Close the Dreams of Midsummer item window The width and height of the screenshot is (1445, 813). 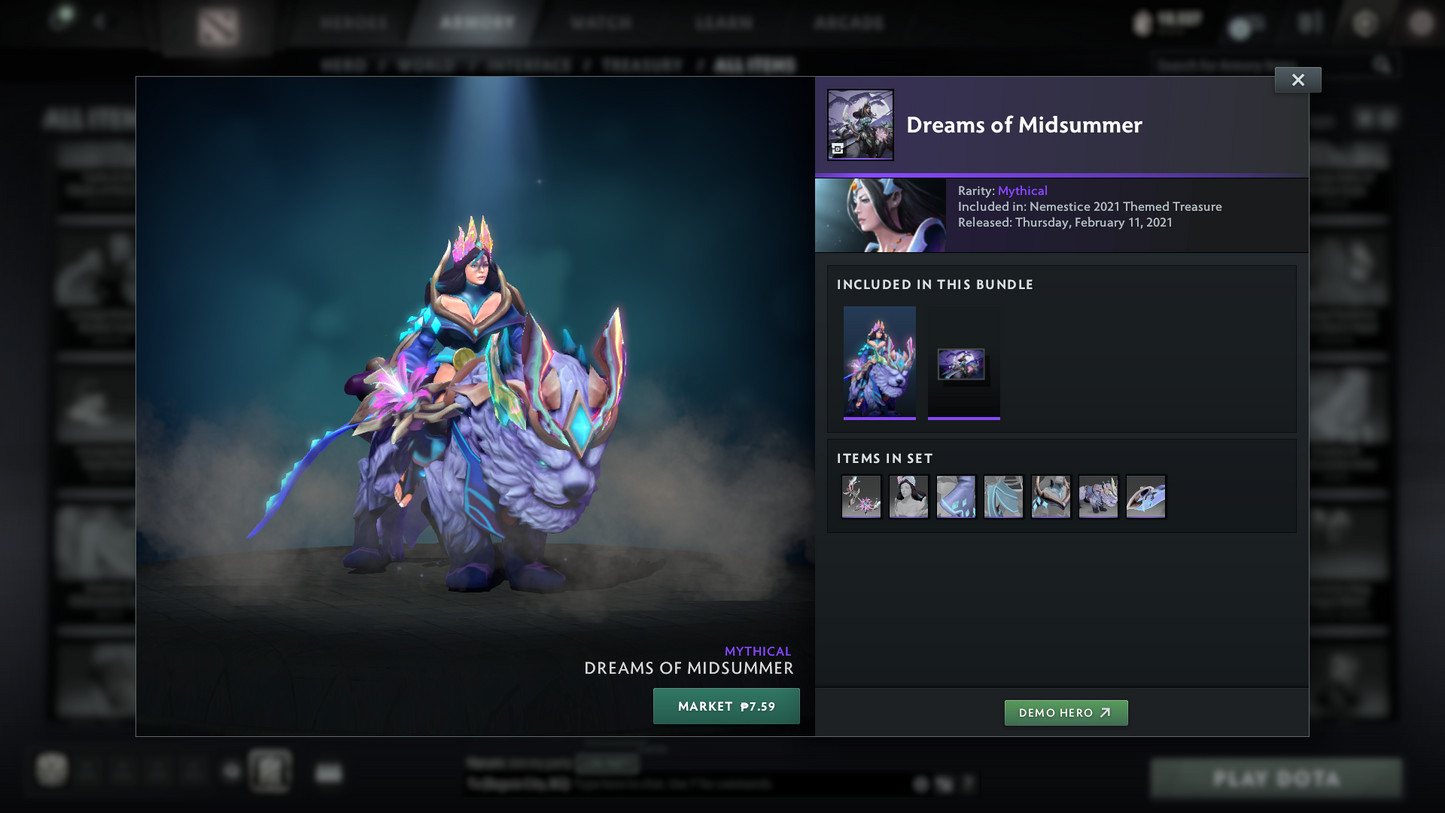(x=1297, y=80)
